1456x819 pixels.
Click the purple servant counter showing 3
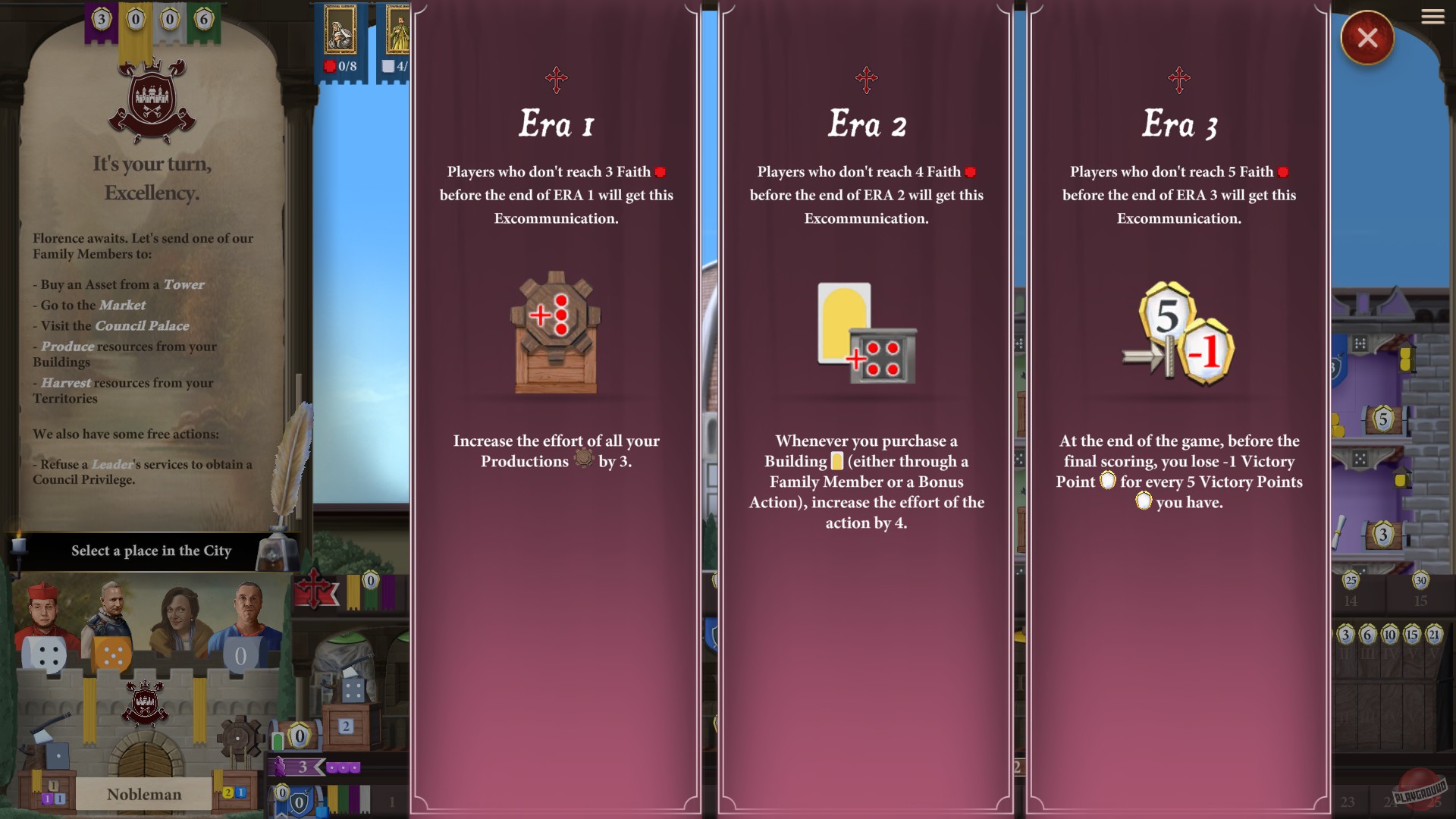pos(303,768)
